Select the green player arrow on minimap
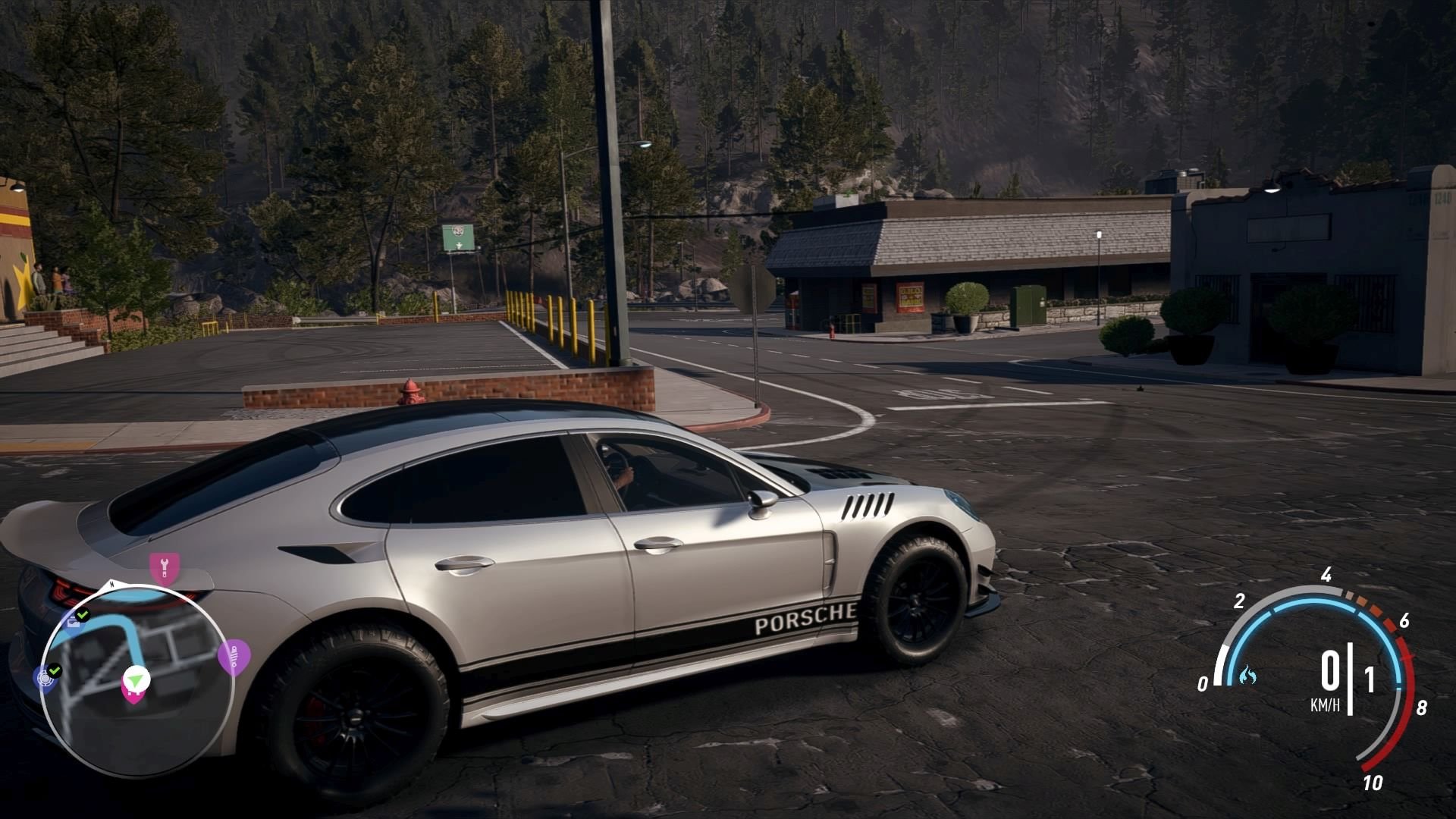1456x819 pixels. click(135, 681)
